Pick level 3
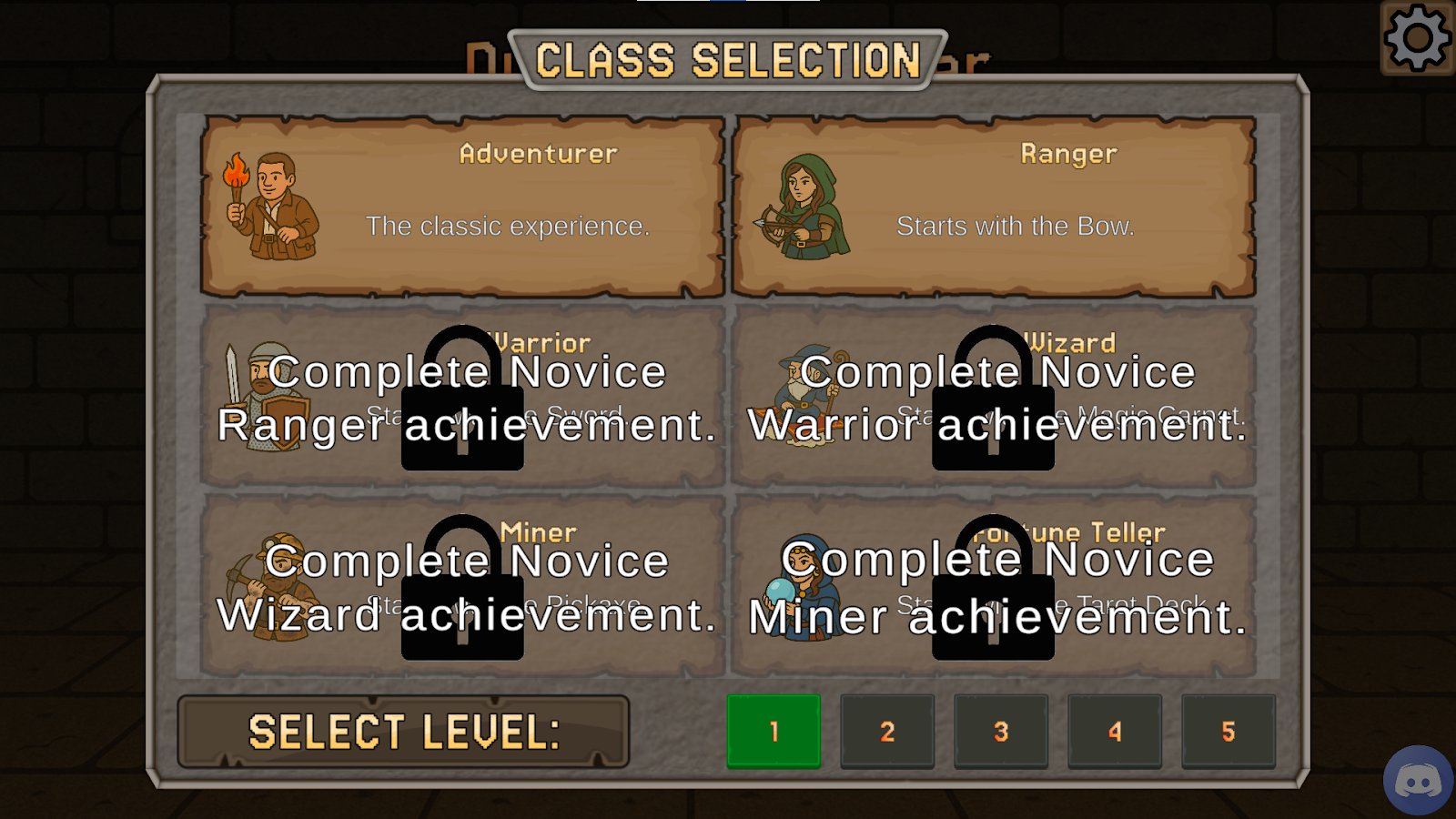 [x=1001, y=732]
